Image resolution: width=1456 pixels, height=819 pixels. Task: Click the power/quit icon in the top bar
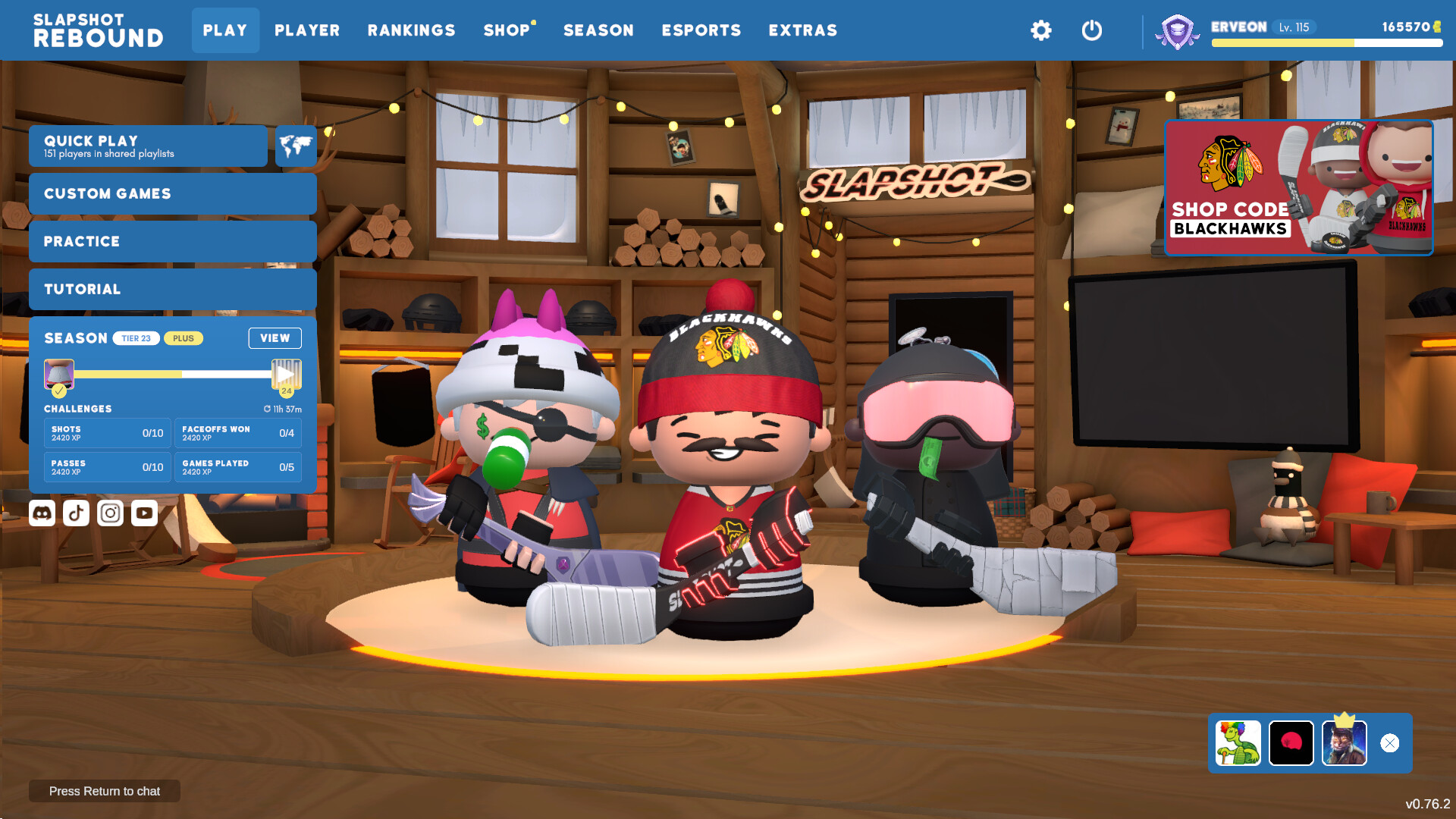(x=1092, y=30)
